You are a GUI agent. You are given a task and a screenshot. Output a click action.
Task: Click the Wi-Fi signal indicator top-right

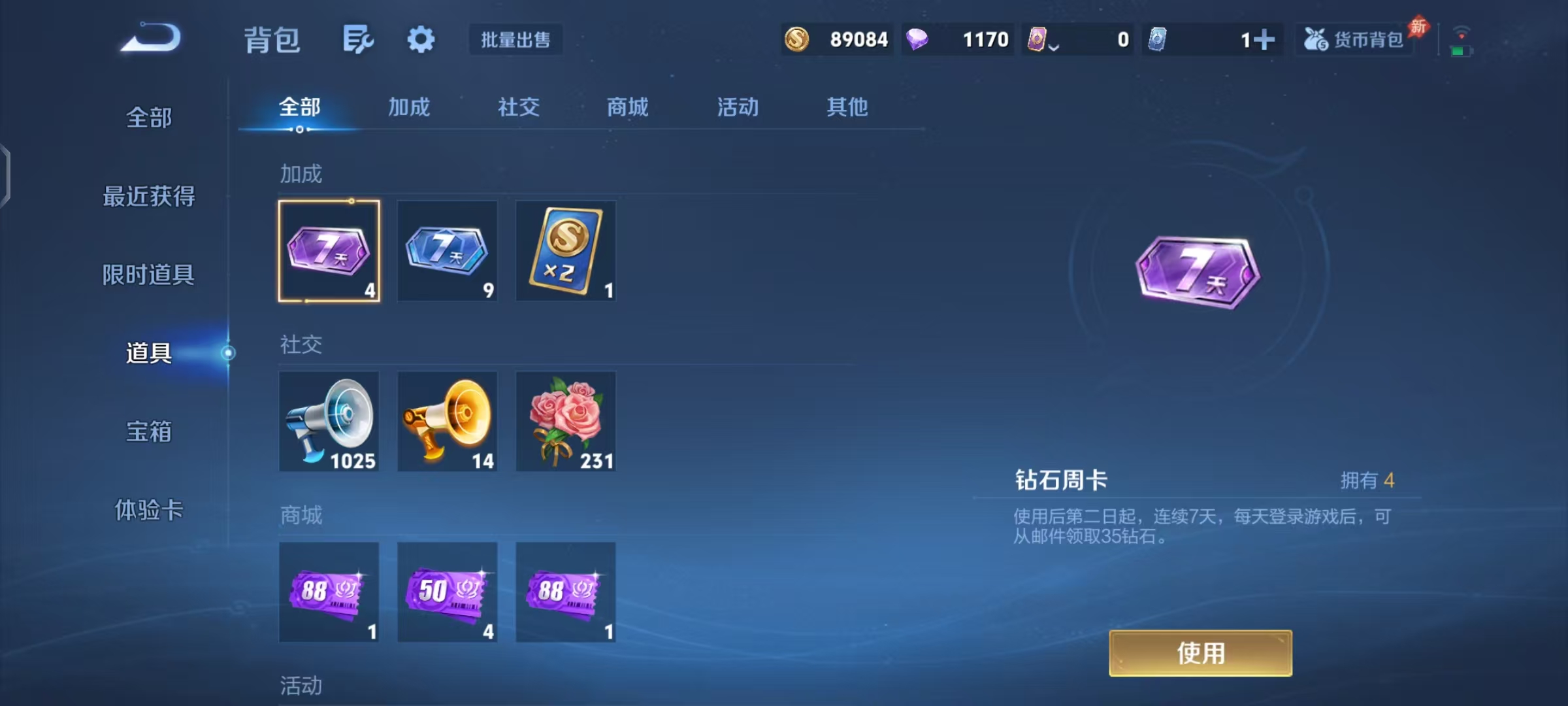[1463, 31]
